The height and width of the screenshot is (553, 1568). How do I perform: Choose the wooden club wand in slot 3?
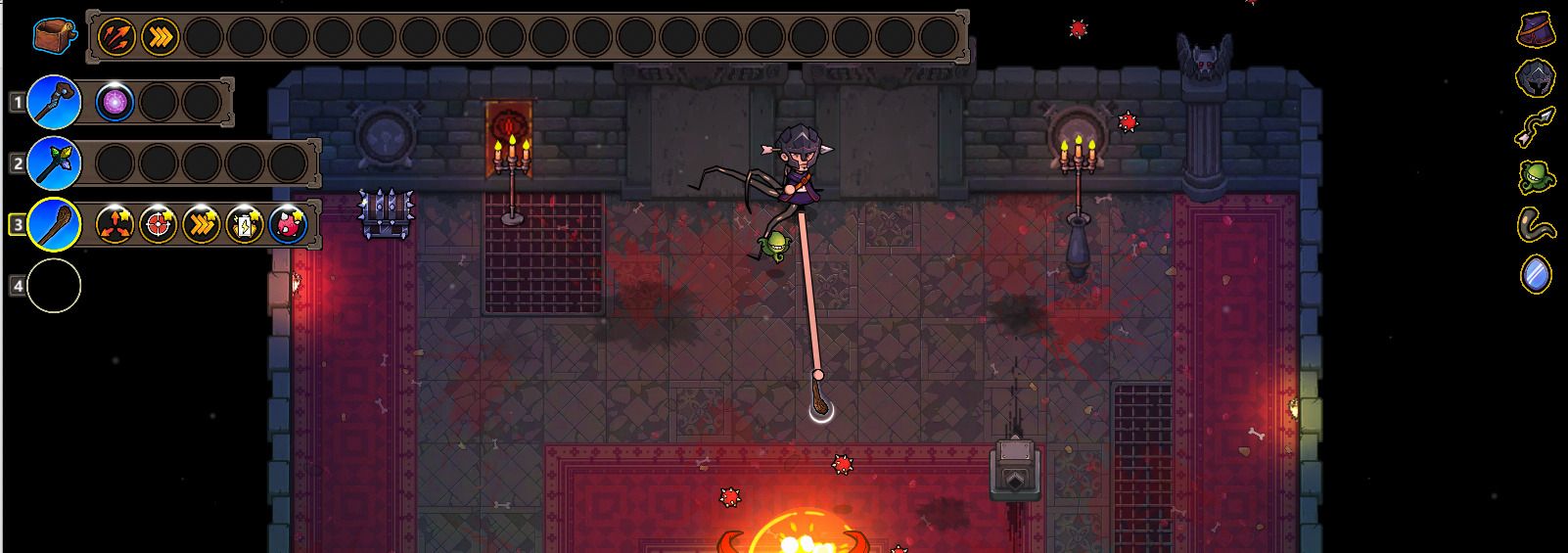(x=54, y=225)
